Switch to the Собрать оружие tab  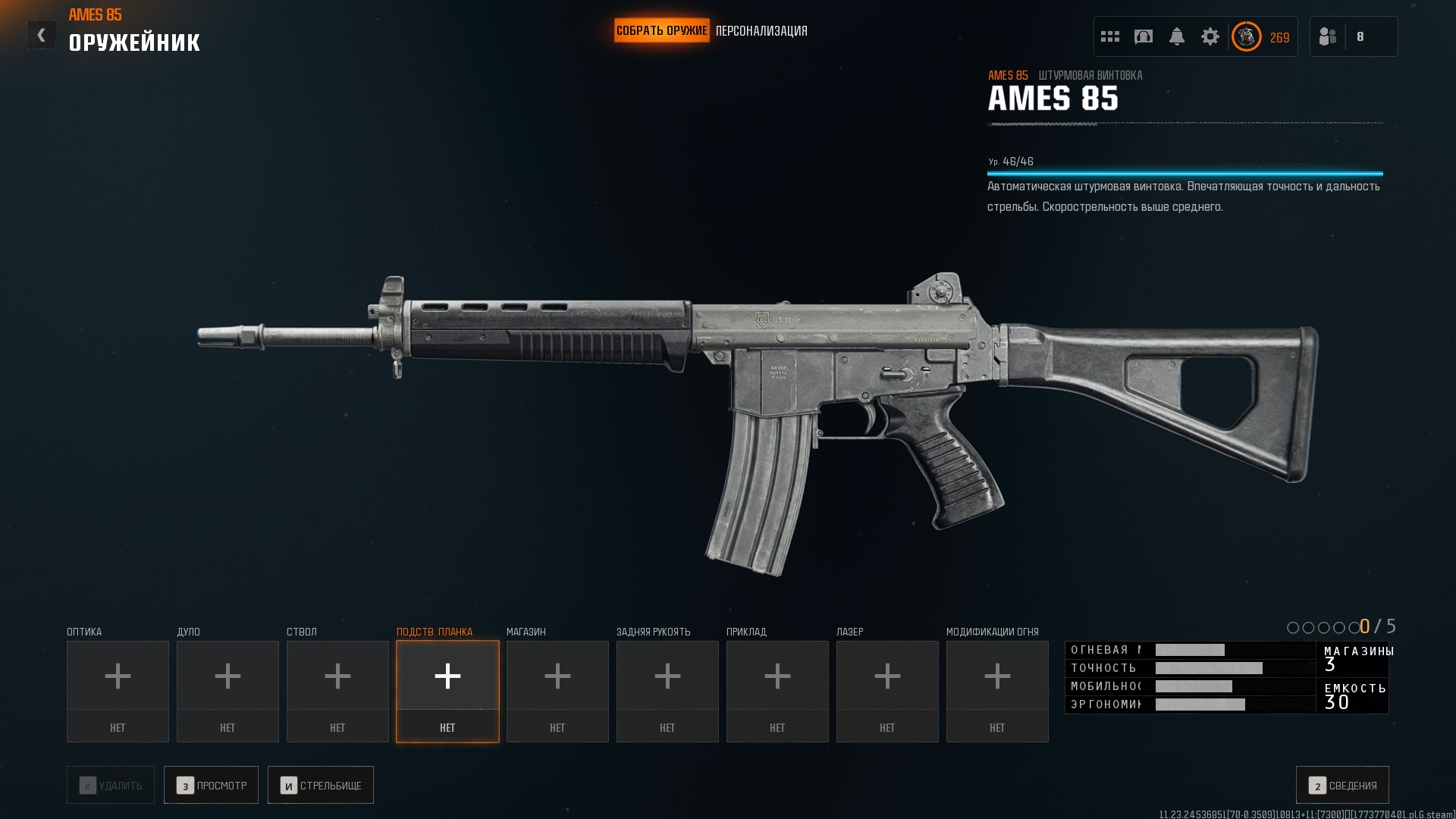point(661,31)
